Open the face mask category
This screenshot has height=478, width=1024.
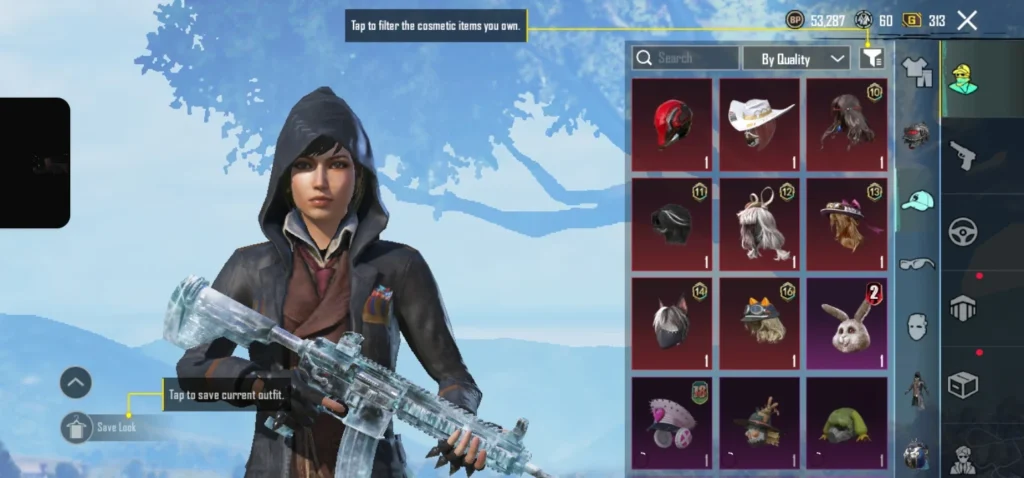[916, 326]
